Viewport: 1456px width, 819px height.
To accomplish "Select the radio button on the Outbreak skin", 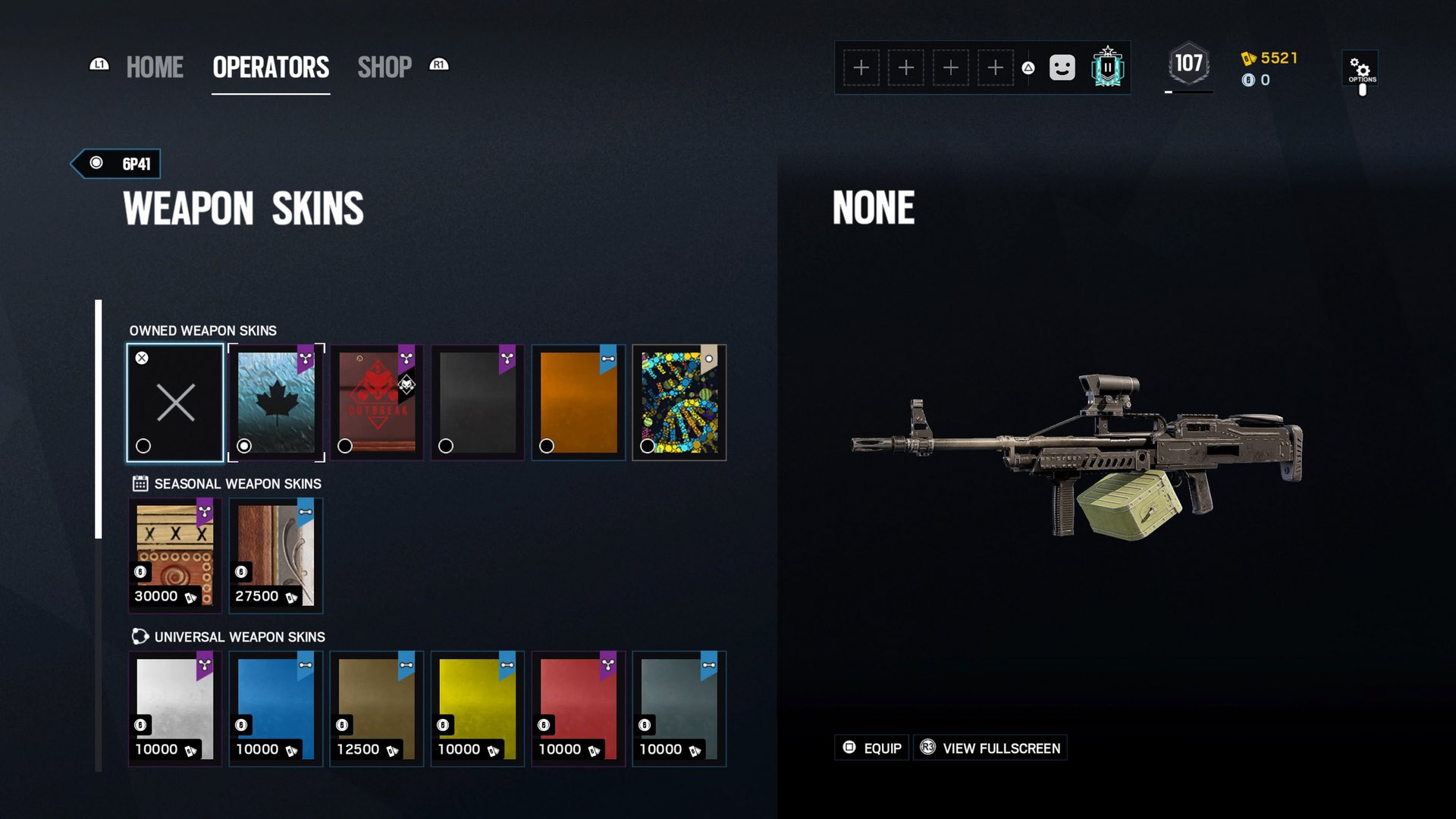I will pyautogui.click(x=344, y=447).
